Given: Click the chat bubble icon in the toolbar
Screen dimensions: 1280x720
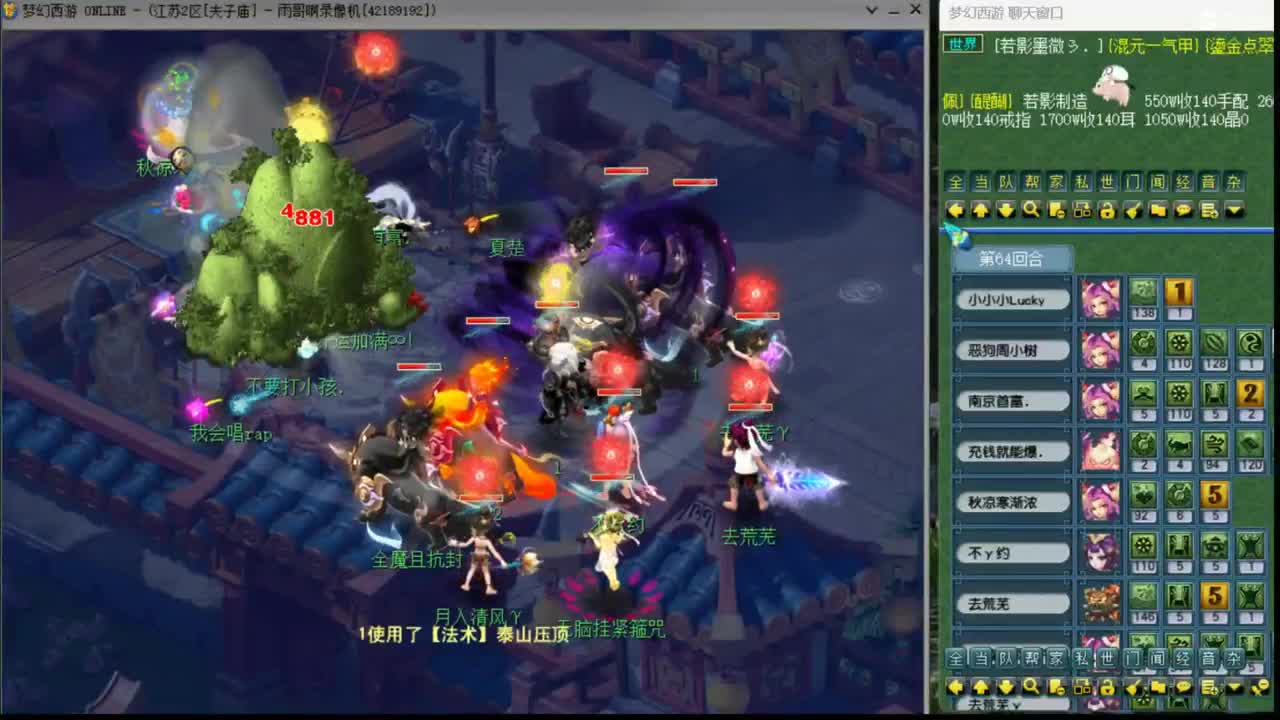Looking at the screenshot, I should tap(1183, 210).
